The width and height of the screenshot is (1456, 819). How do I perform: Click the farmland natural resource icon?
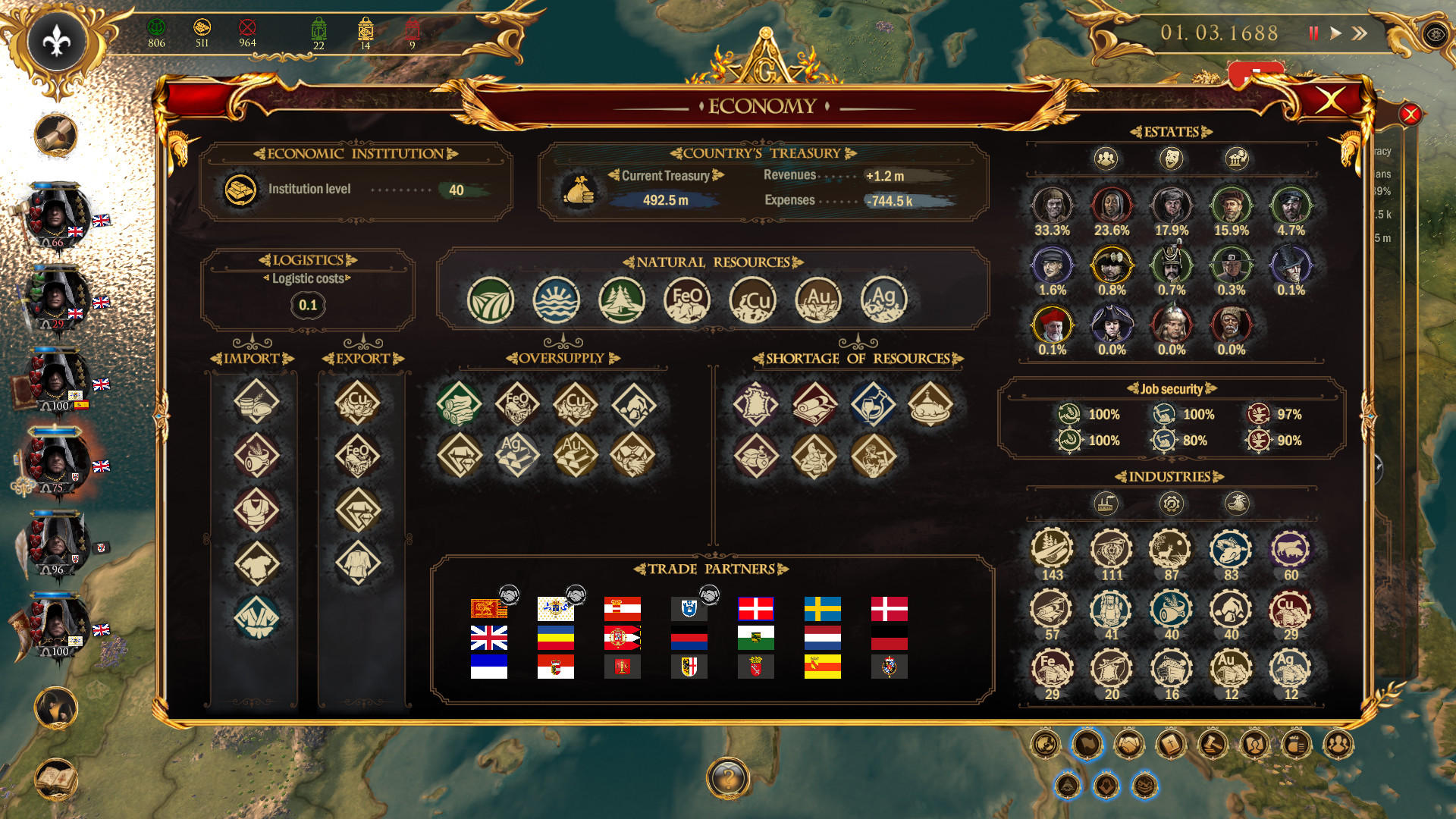coord(491,300)
